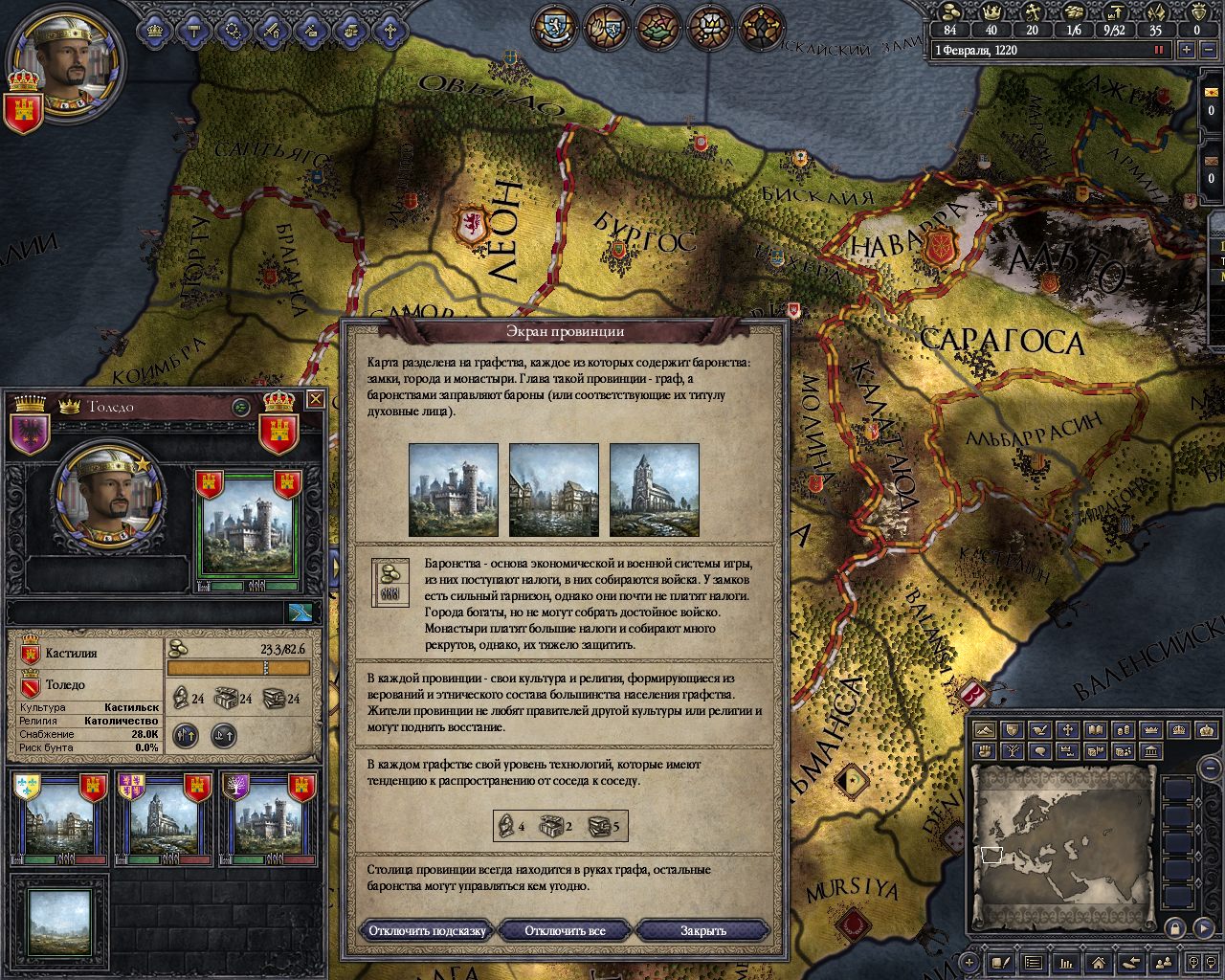1225x980 pixels.
Task: Pause the game with the pause button
Action: (1159, 49)
